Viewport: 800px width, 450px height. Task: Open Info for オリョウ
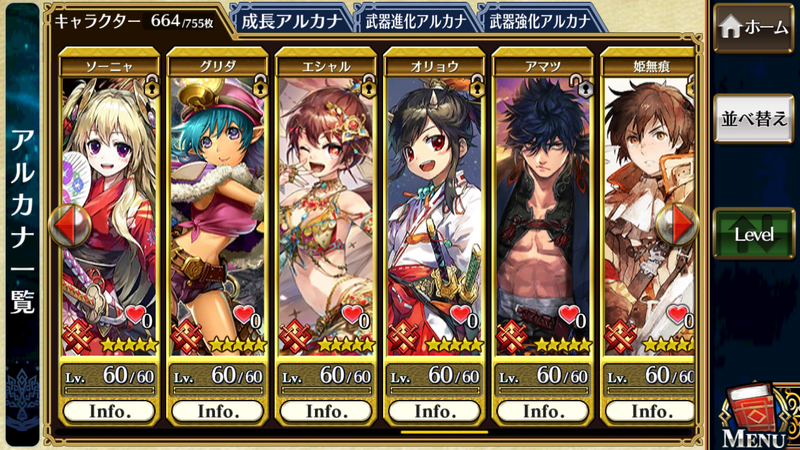pos(434,411)
